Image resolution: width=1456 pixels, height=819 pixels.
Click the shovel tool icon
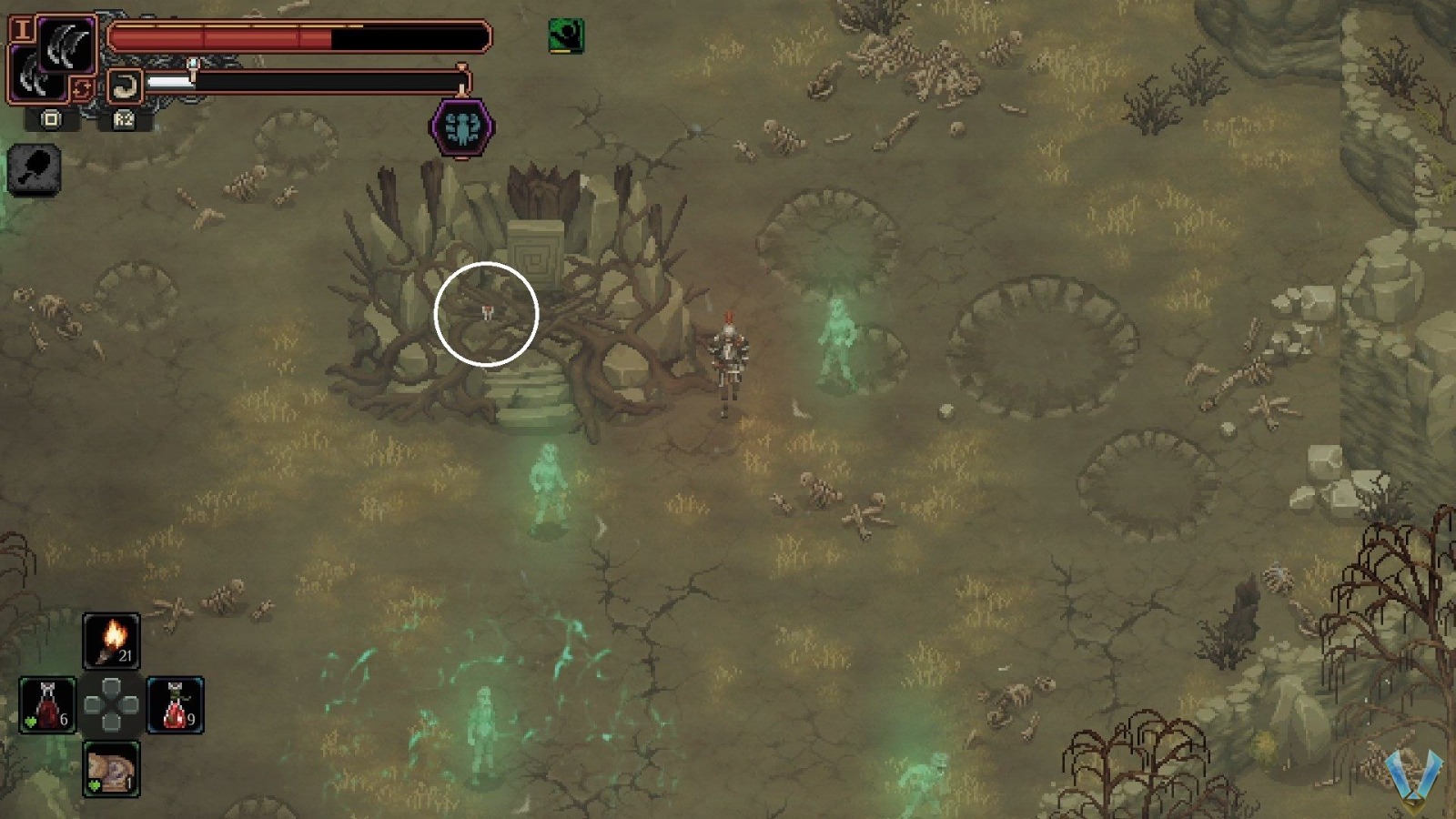click(x=36, y=168)
